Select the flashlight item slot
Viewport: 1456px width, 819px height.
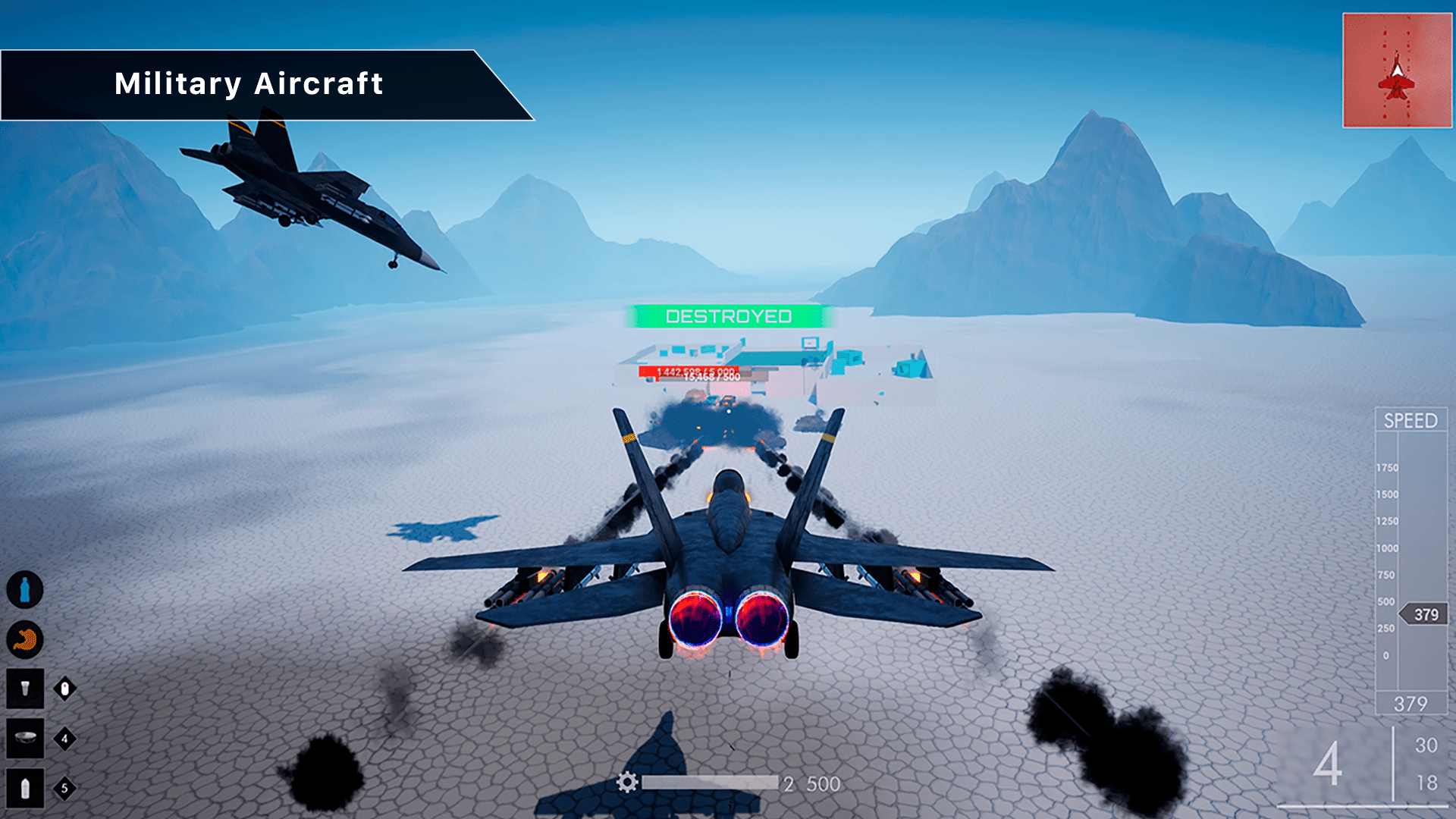[x=25, y=689]
